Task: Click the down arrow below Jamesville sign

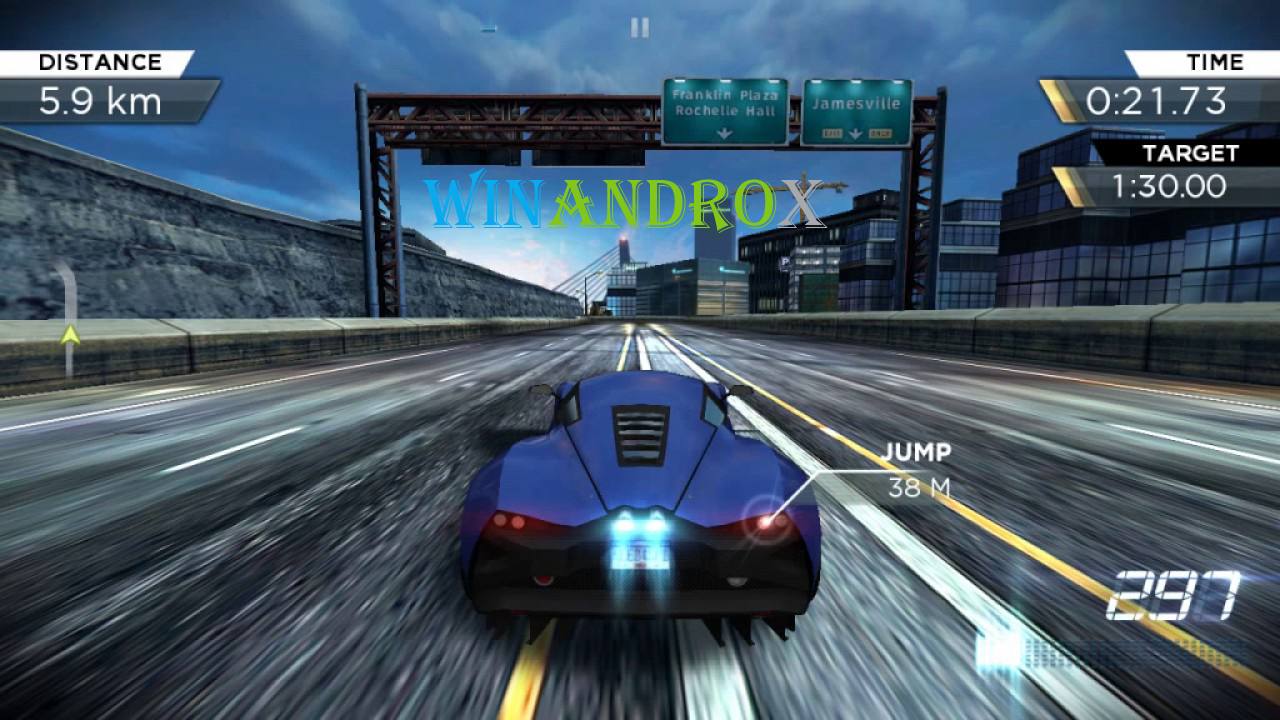Action: [x=856, y=132]
